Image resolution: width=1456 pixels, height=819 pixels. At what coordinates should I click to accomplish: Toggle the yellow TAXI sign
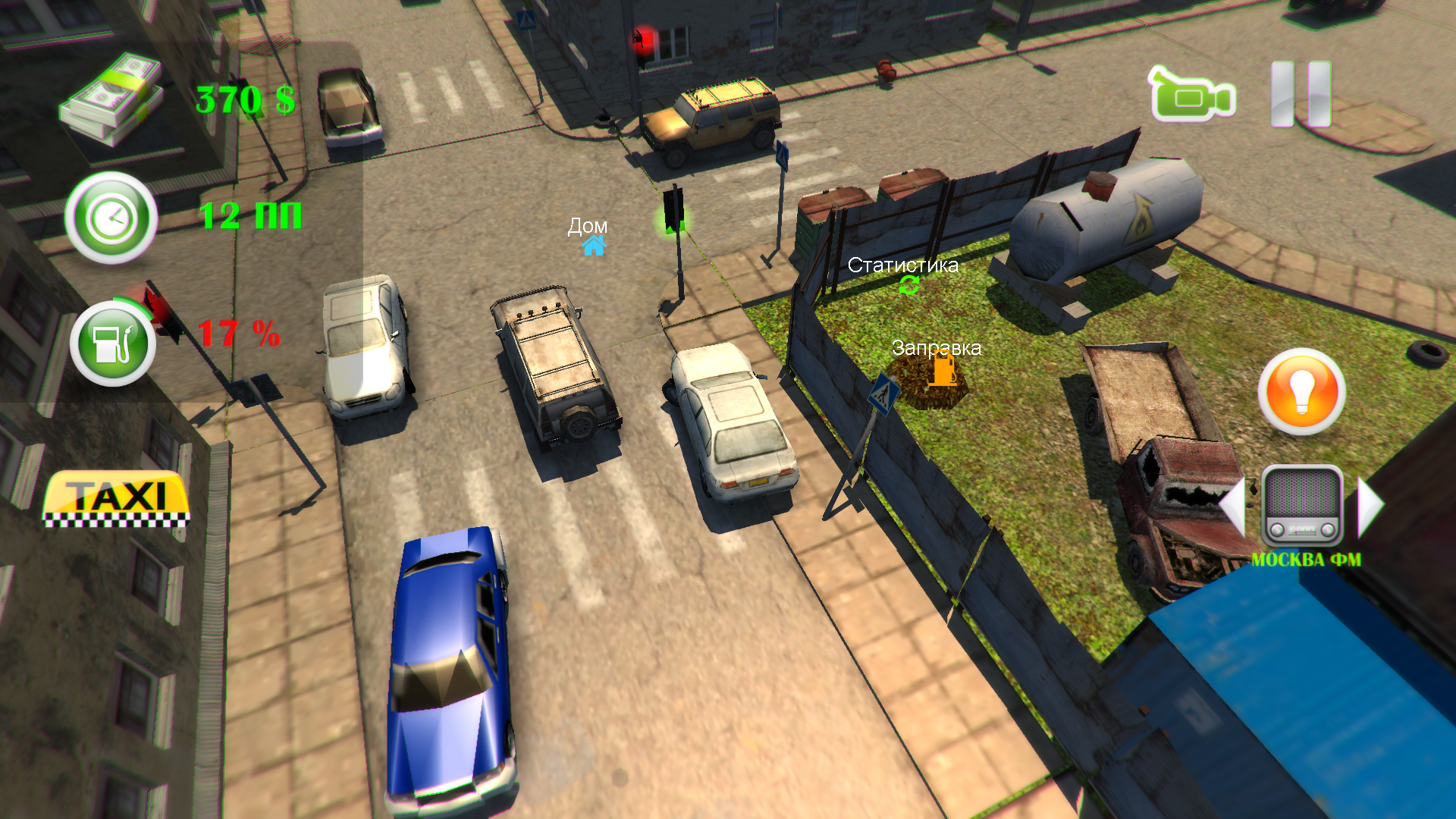click(116, 498)
